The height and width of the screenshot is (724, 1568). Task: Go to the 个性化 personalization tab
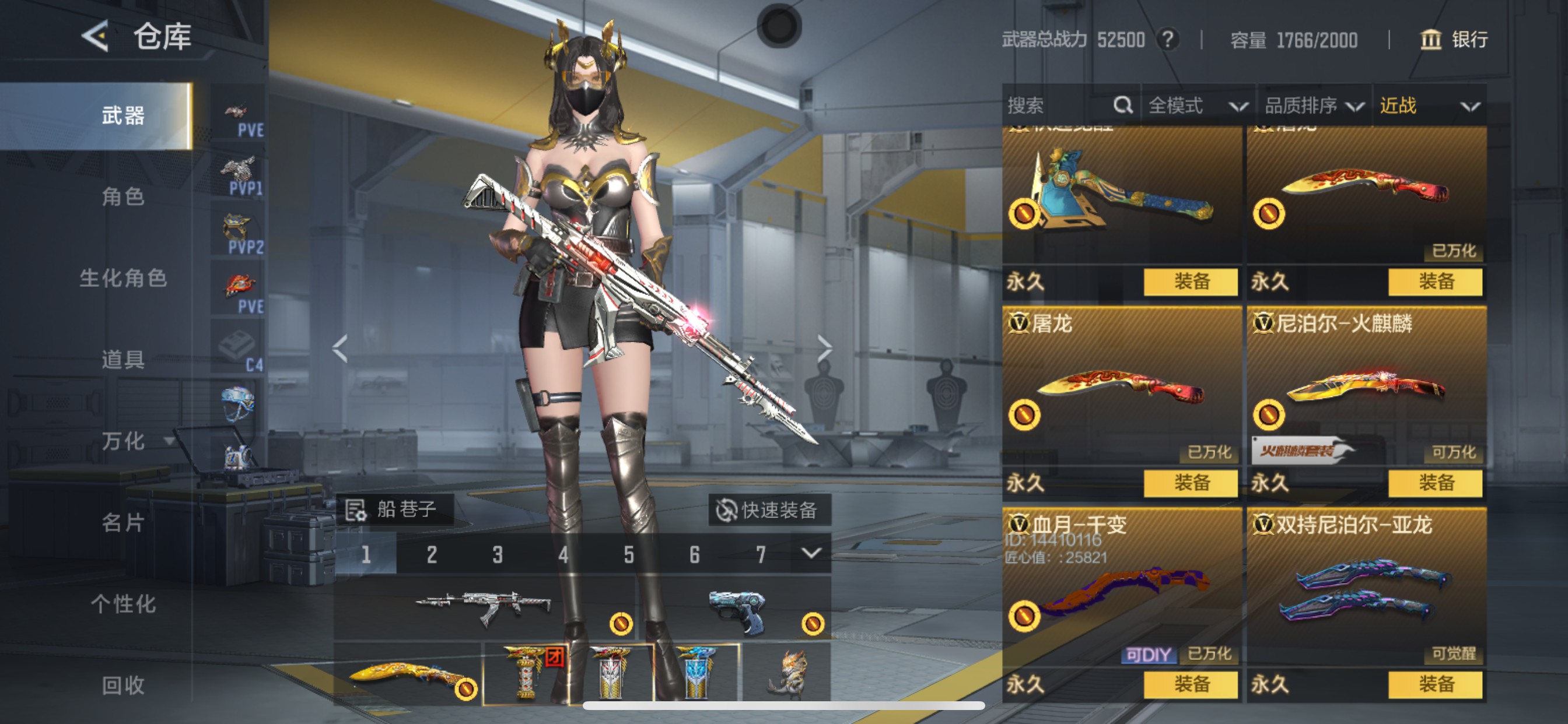tap(123, 603)
